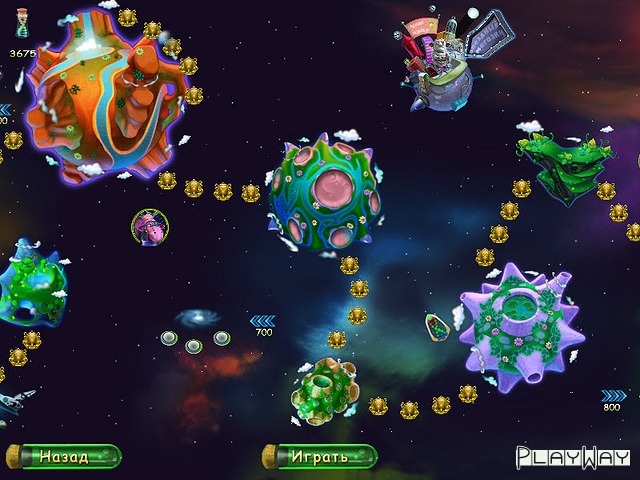Select the orange canyon planet
Viewport: 640px width, 480px height.
108,98
